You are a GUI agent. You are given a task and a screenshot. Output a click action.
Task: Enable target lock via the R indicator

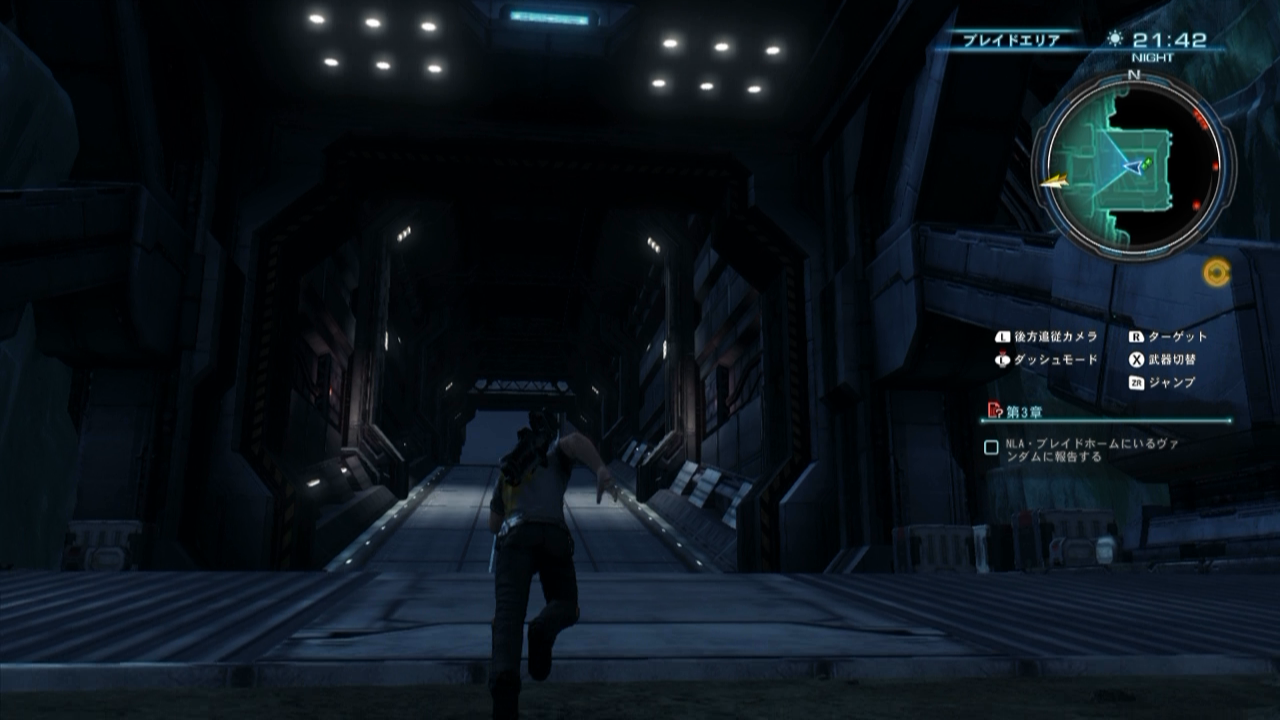(x=1136, y=336)
